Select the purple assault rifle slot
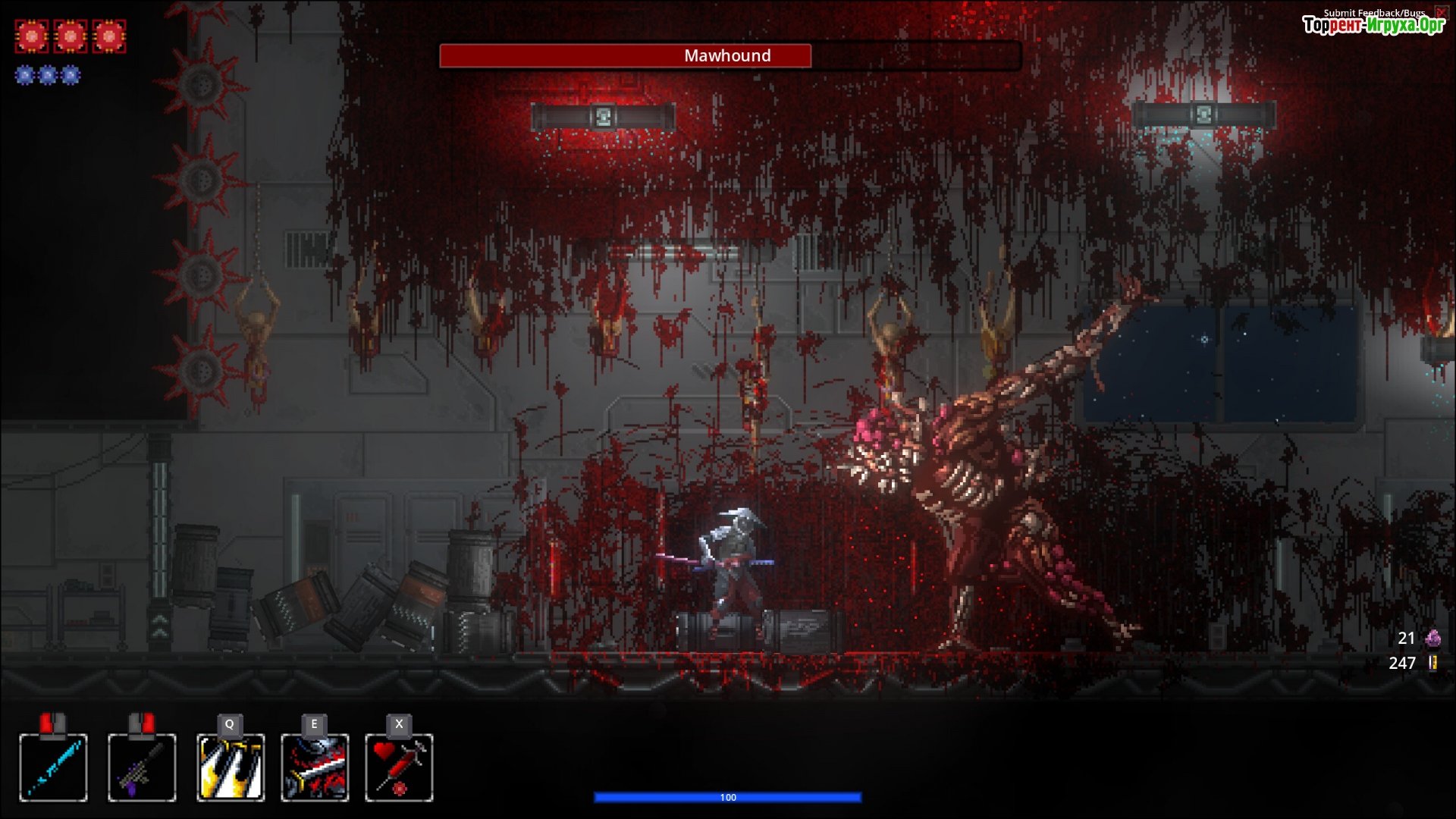Screen dimensions: 1456x819 (x=142, y=767)
